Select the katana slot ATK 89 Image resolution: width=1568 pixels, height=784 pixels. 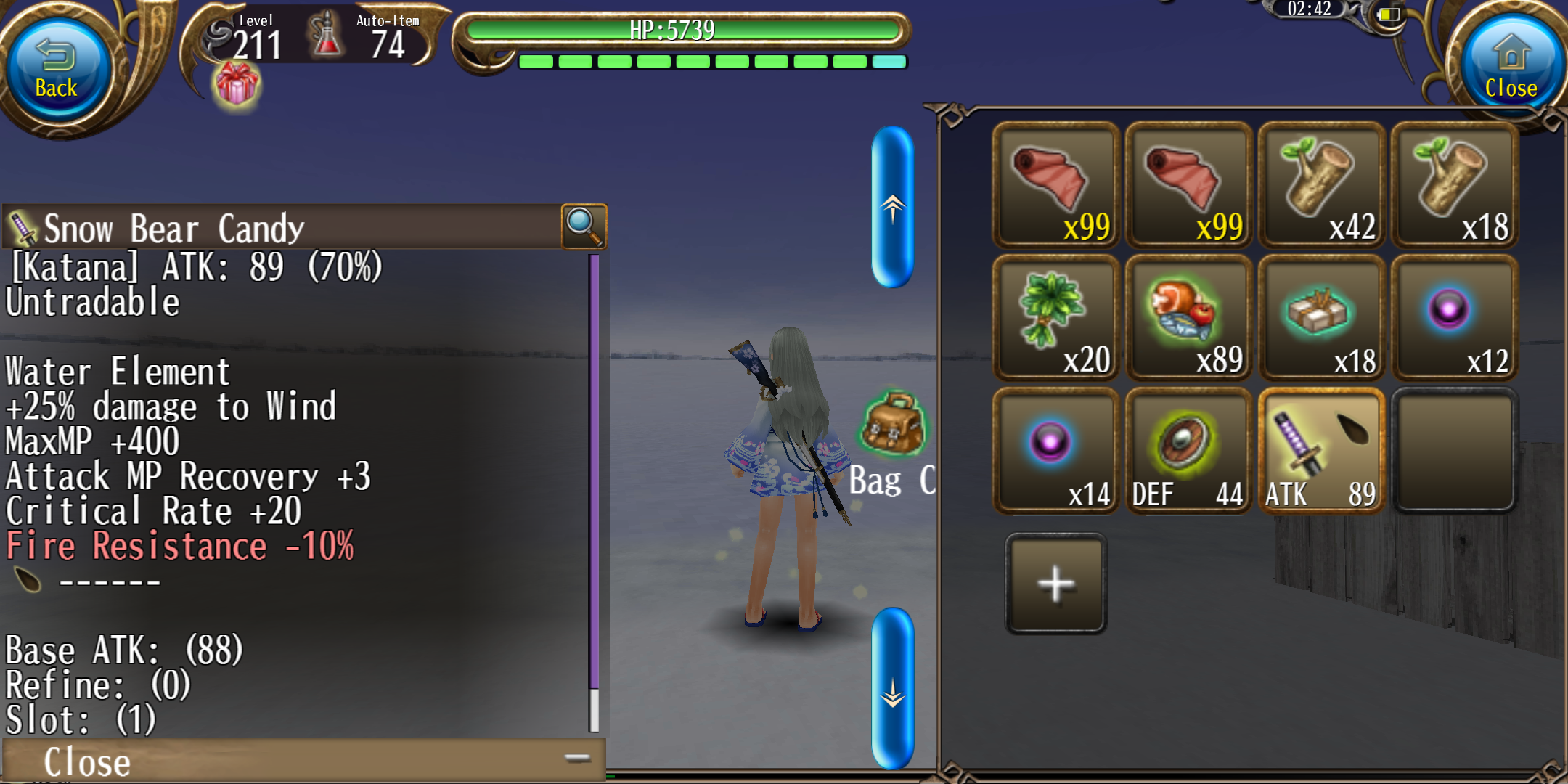[1321, 451]
